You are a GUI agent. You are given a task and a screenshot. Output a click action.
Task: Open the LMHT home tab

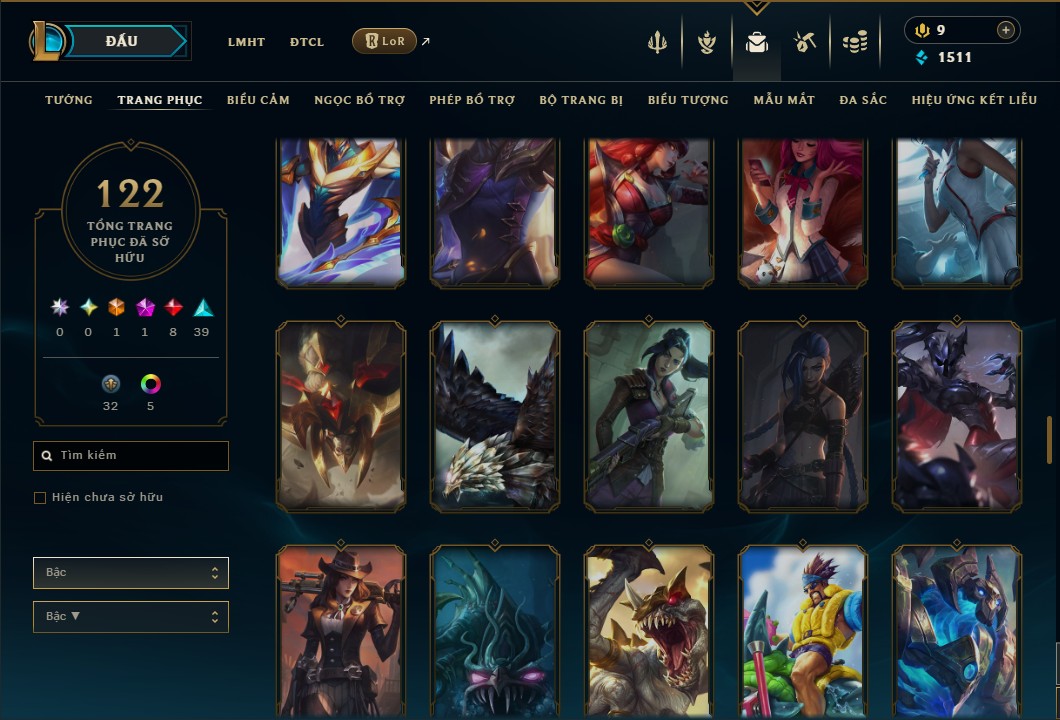click(246, 42)
